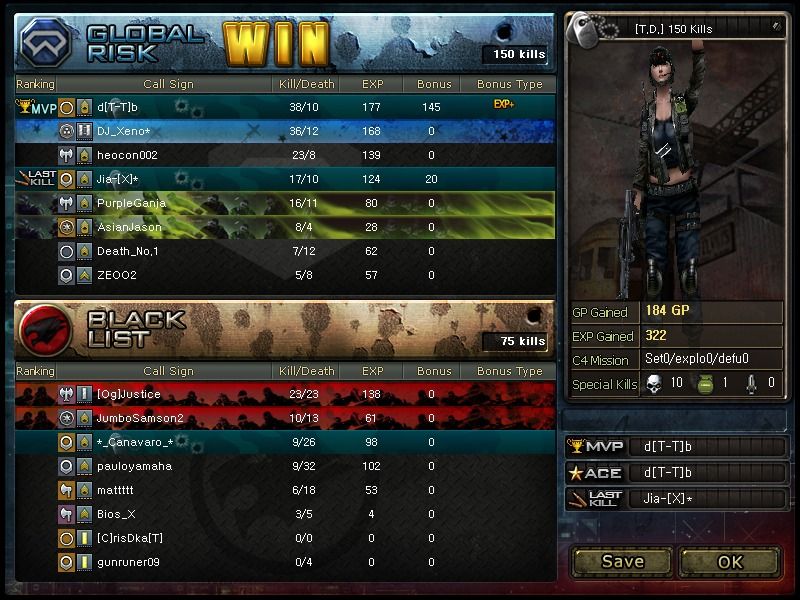Save the match results screenshot
Viewport: 800px width, 600px height.
click(x=622, y=561)
